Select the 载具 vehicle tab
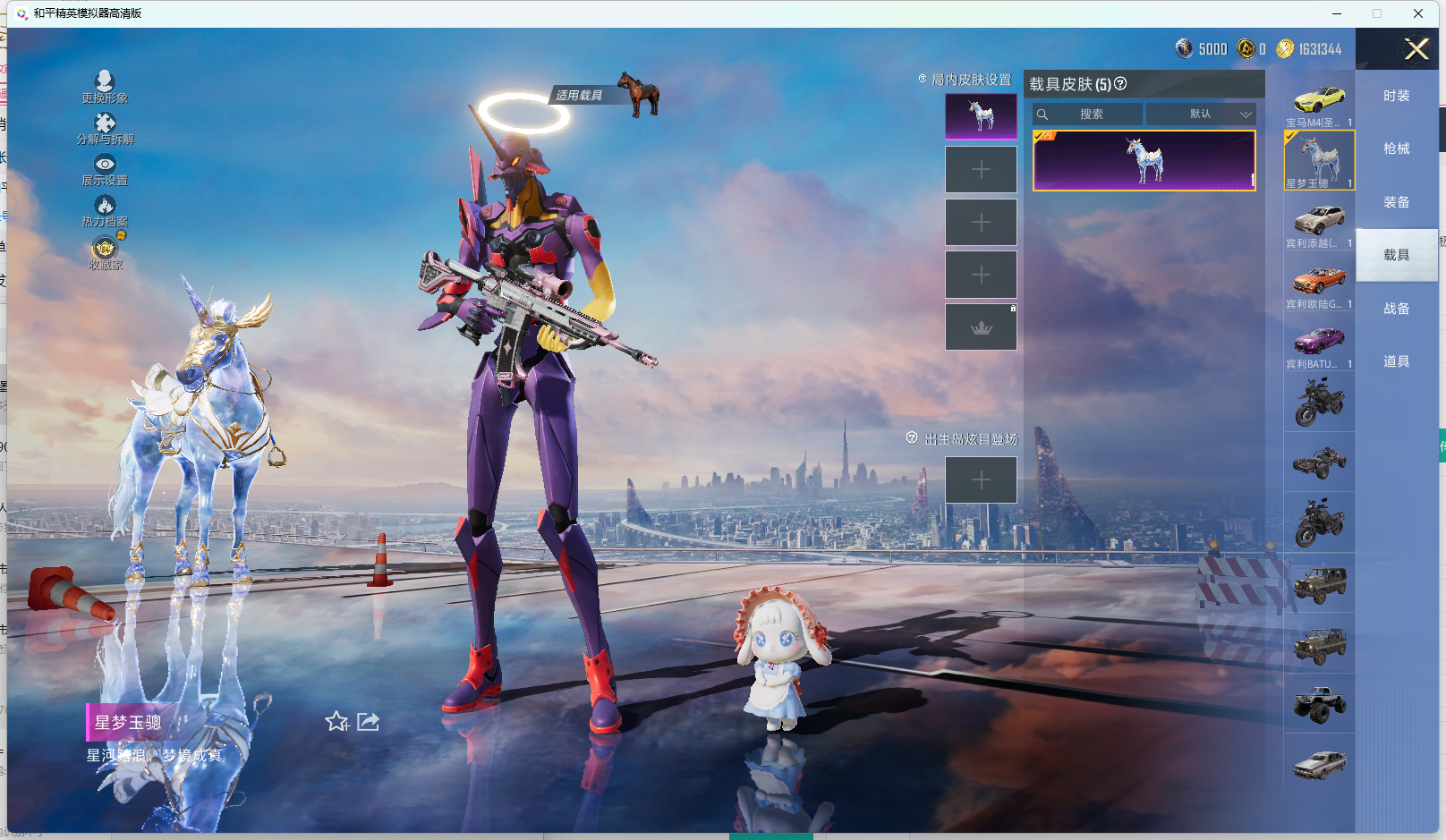 point(1396,255)
